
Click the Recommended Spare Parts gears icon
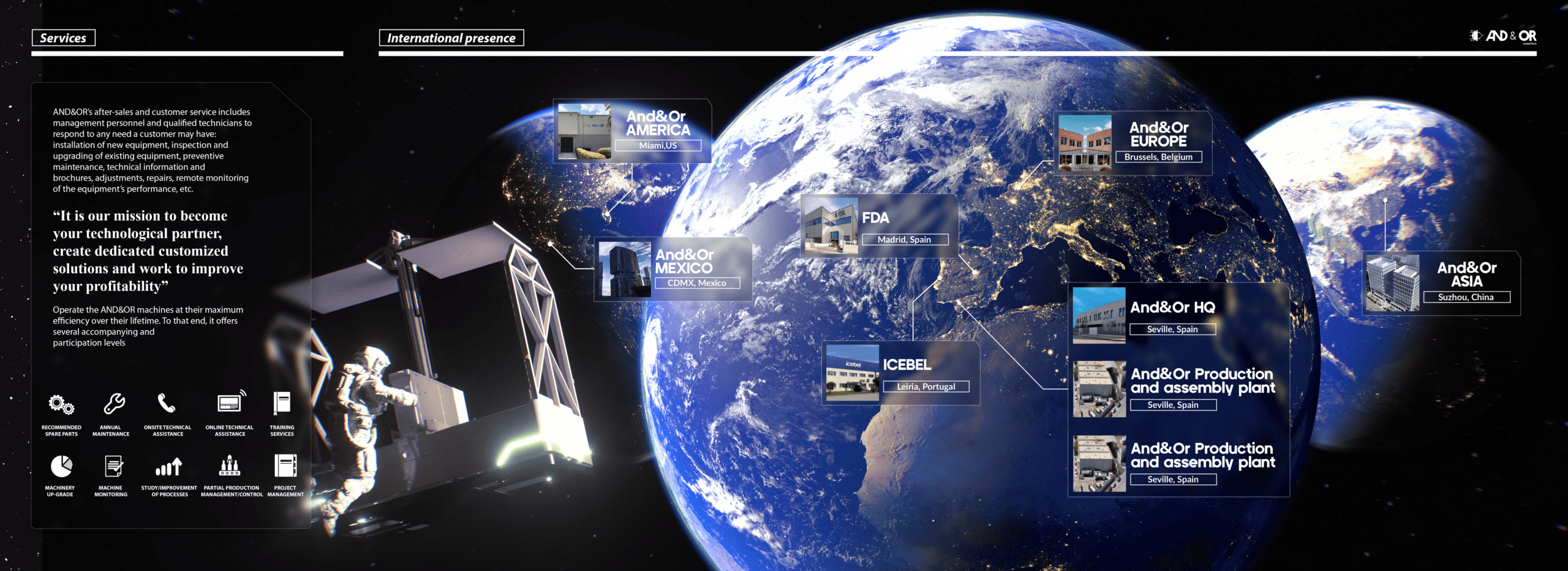(61, 405)
